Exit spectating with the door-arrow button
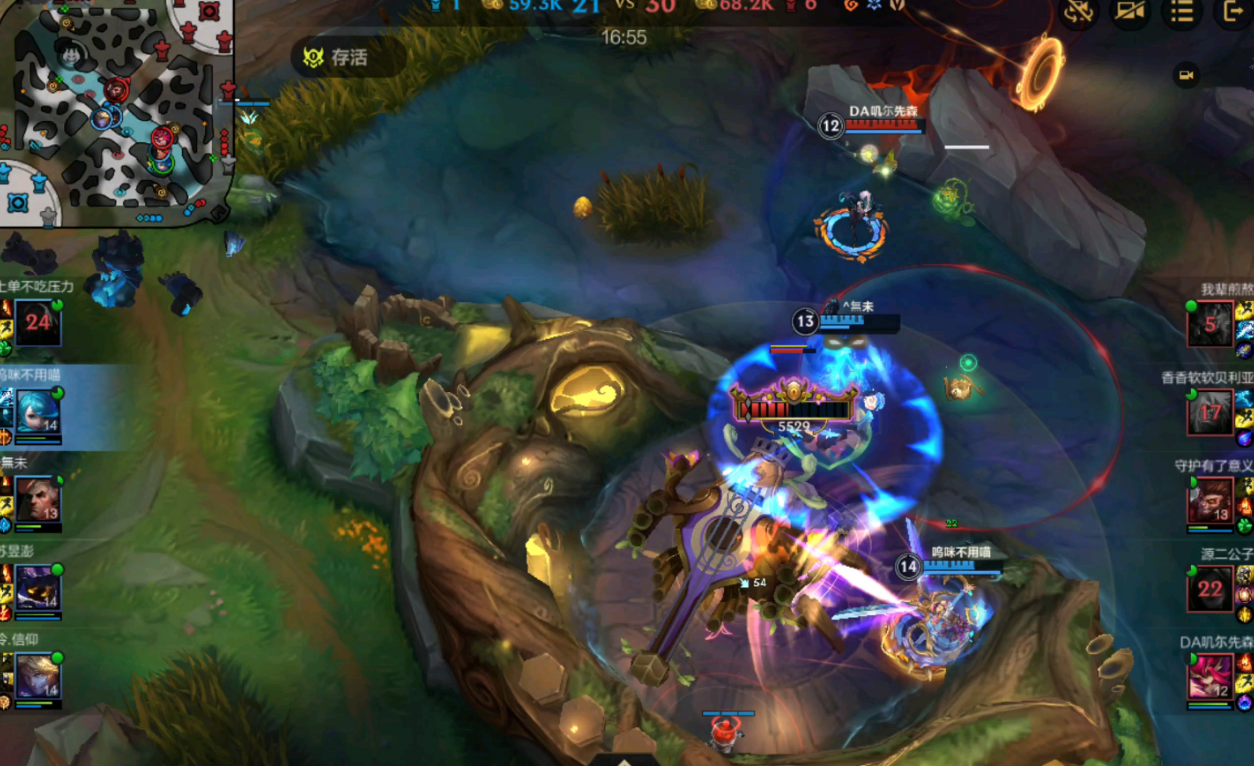Image resolution: width=1254 pixels, height=766 pixels. pos(1232,12)
